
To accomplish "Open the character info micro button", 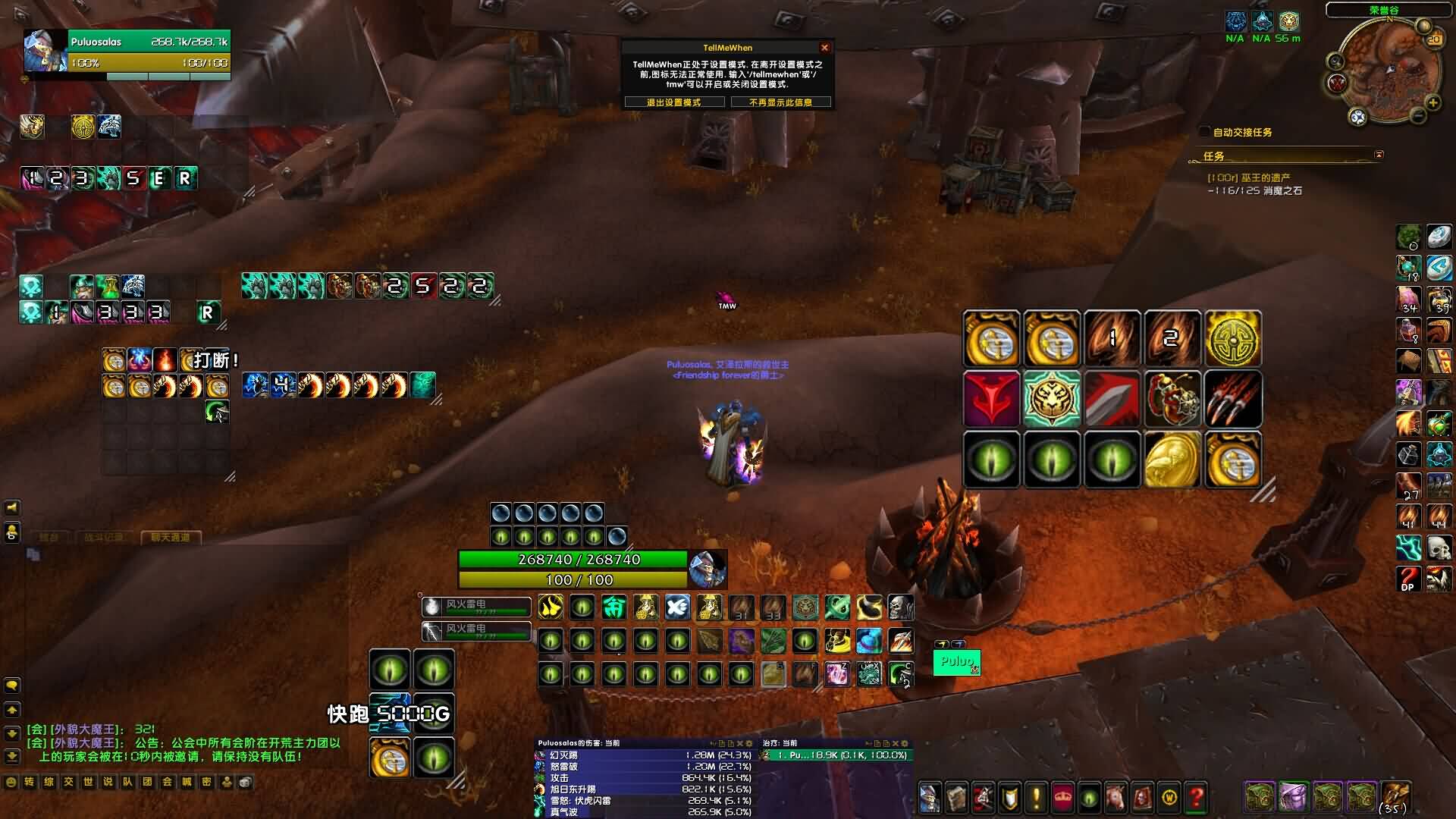I will click(930, 798).
